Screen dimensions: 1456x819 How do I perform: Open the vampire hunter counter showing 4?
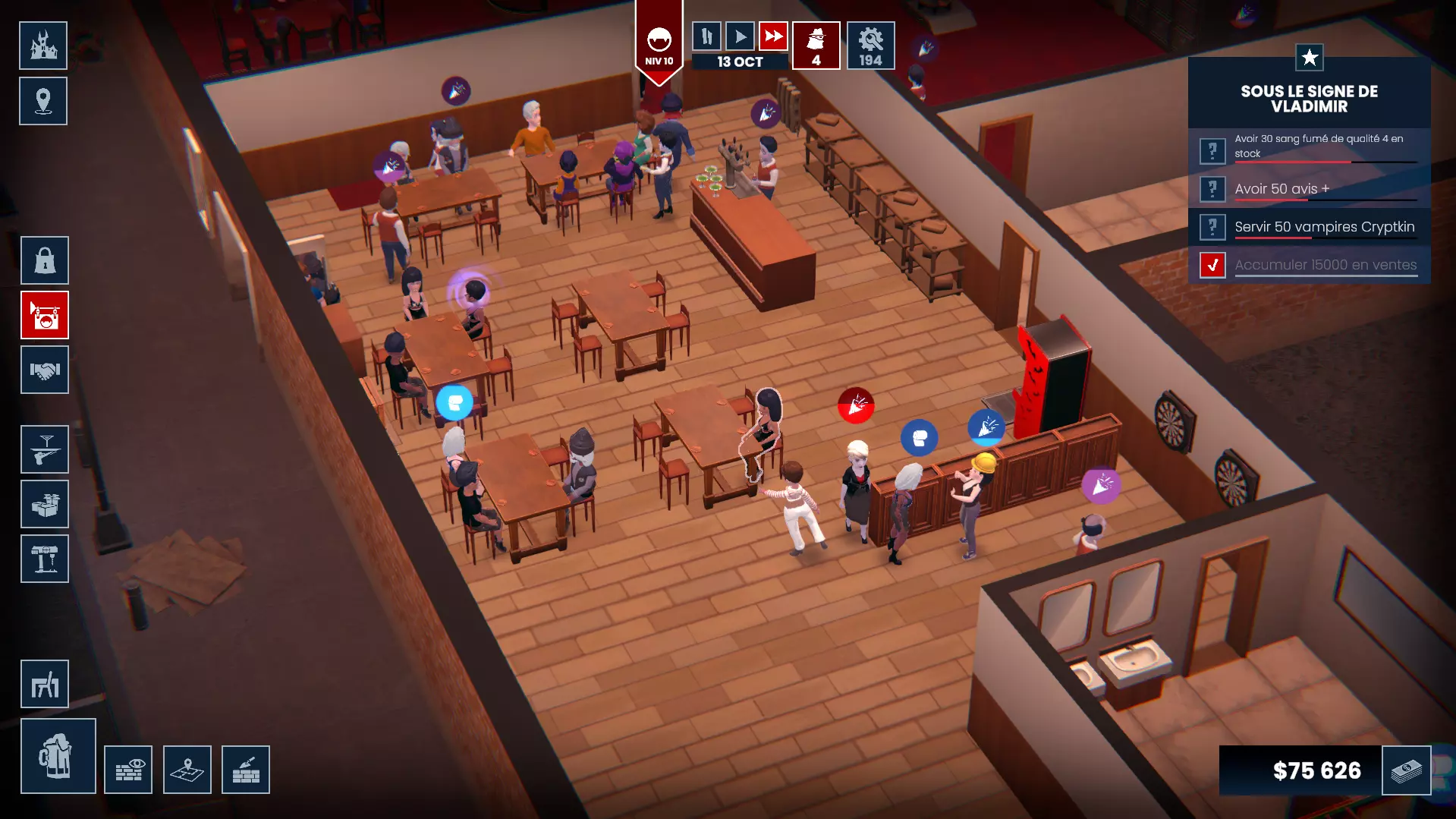(x=816, y=46)
